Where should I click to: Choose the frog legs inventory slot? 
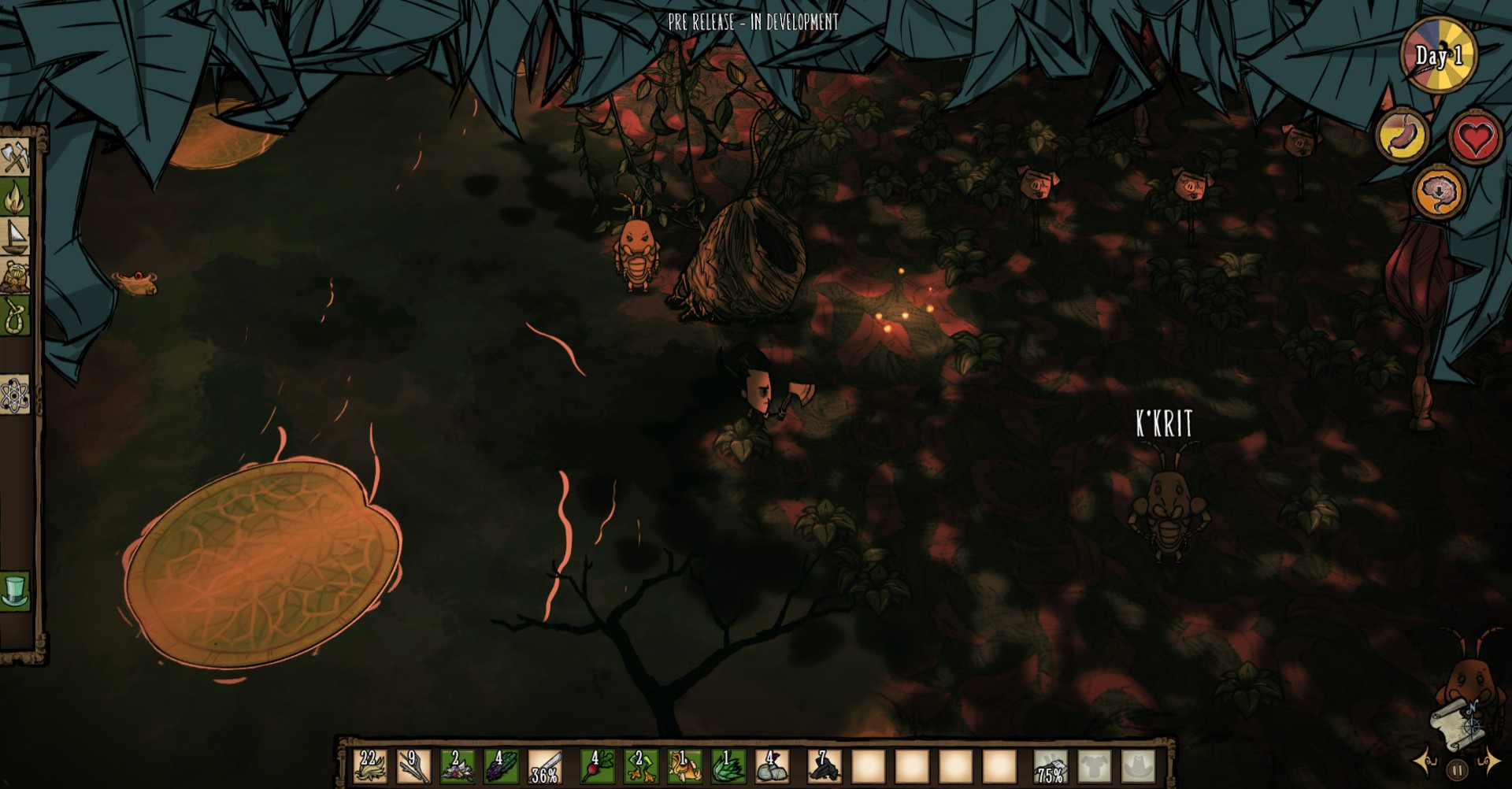tap(641, 765)
